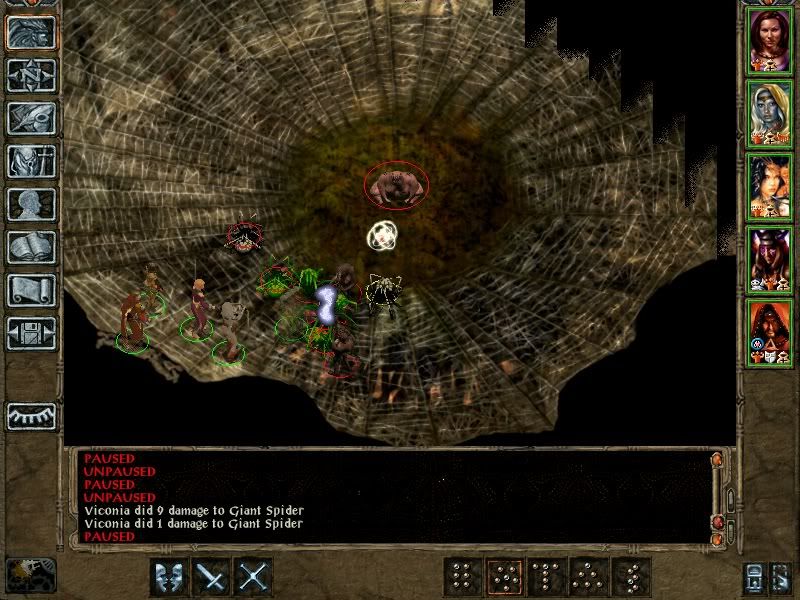
Task: Select the highlighted five-dot formation
Action: point(504,577)
